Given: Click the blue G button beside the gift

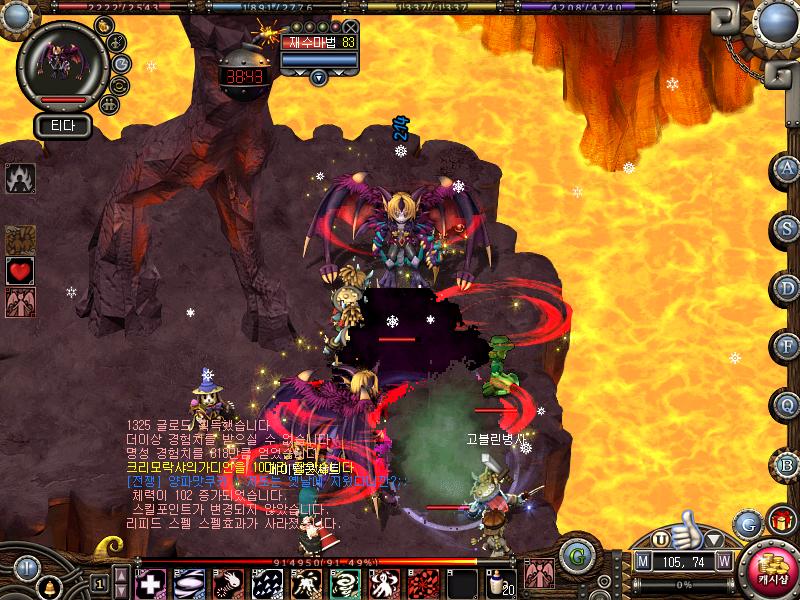Looking at the screenshot, I should [x=747, y=523].
